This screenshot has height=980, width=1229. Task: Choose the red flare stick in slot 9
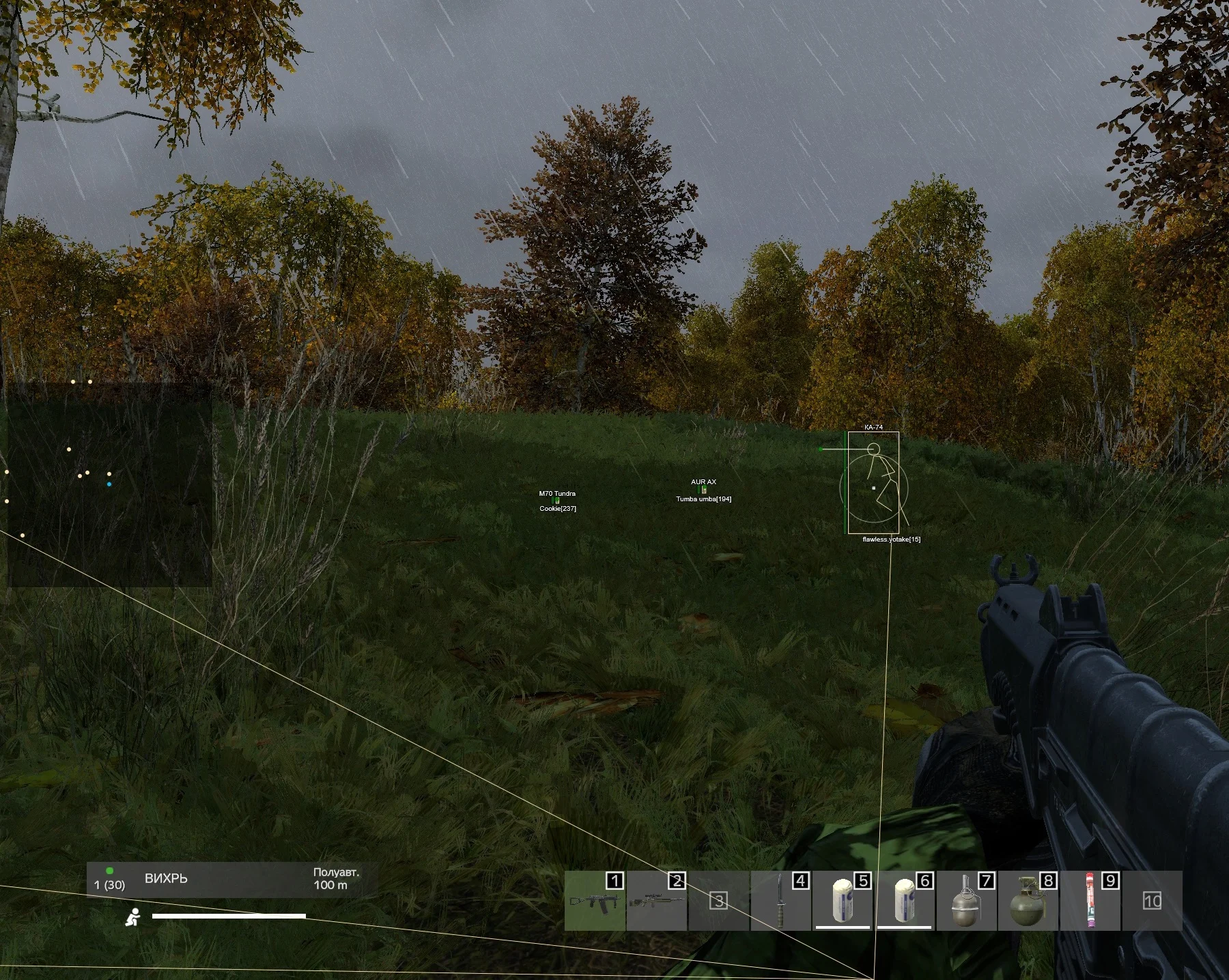click(x=1090, y=901)
